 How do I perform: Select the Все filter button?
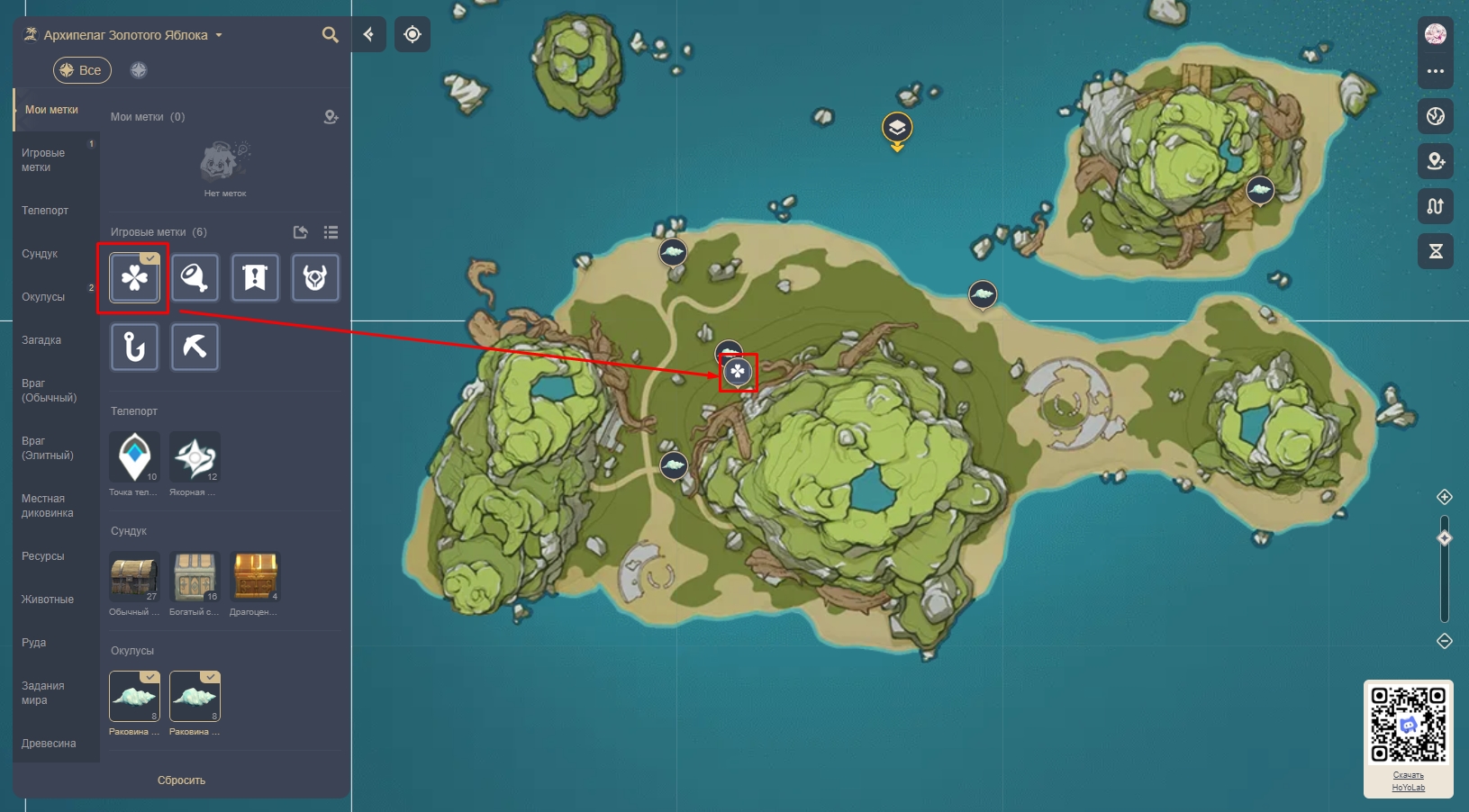(82, 70)
